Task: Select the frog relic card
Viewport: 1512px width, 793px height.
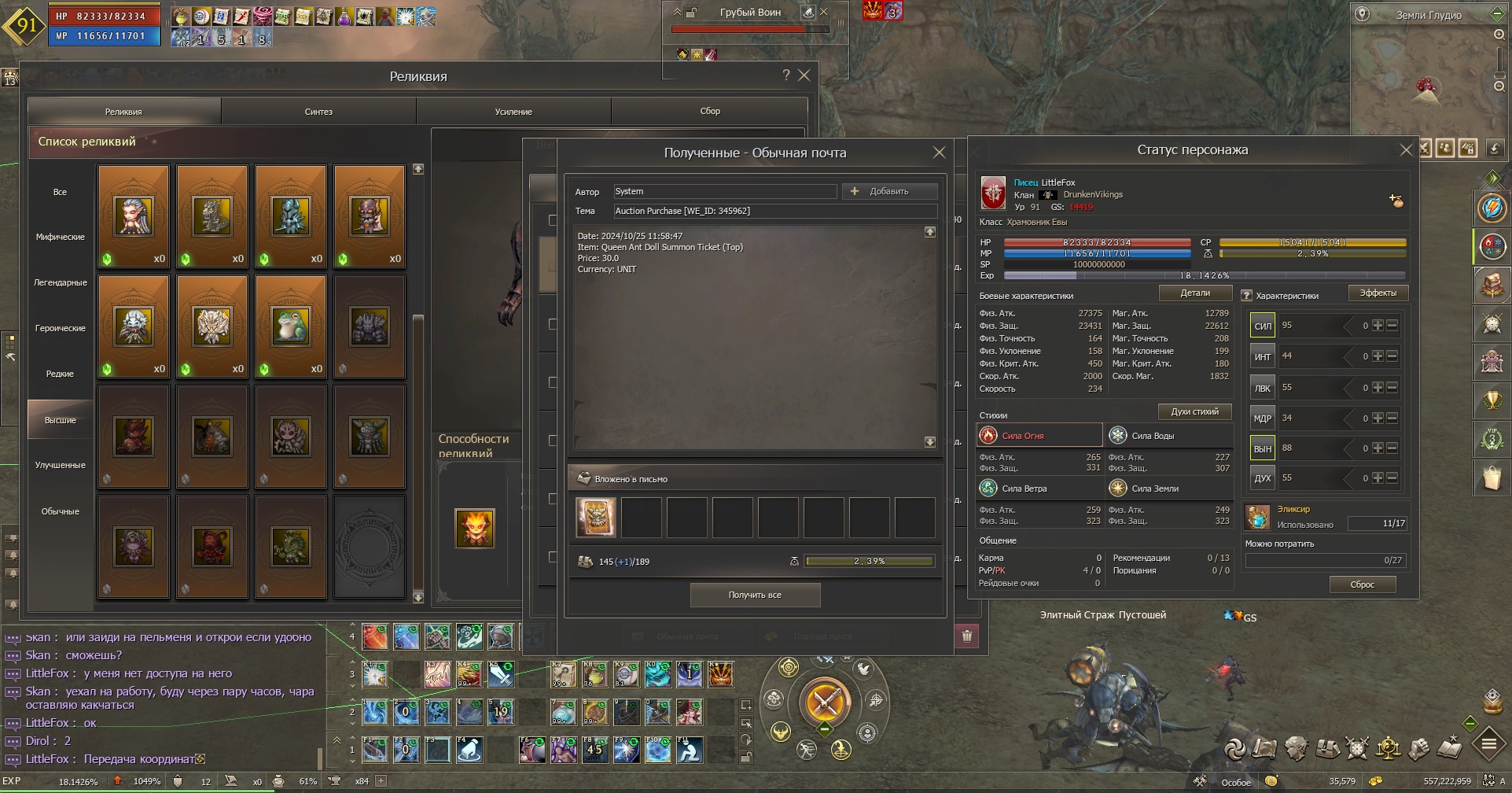Action: [x=291, y=326]
